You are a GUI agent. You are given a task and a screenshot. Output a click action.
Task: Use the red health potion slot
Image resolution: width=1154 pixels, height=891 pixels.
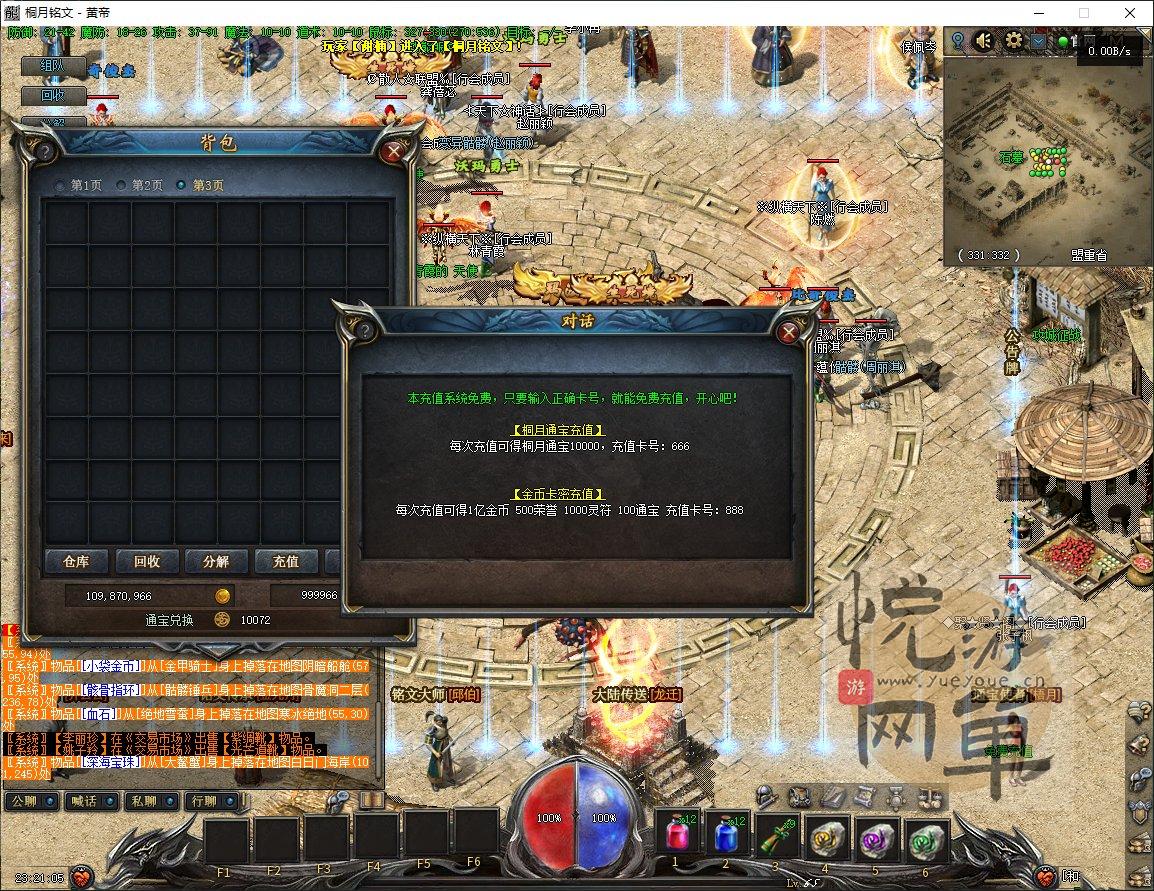click(676, 833)
